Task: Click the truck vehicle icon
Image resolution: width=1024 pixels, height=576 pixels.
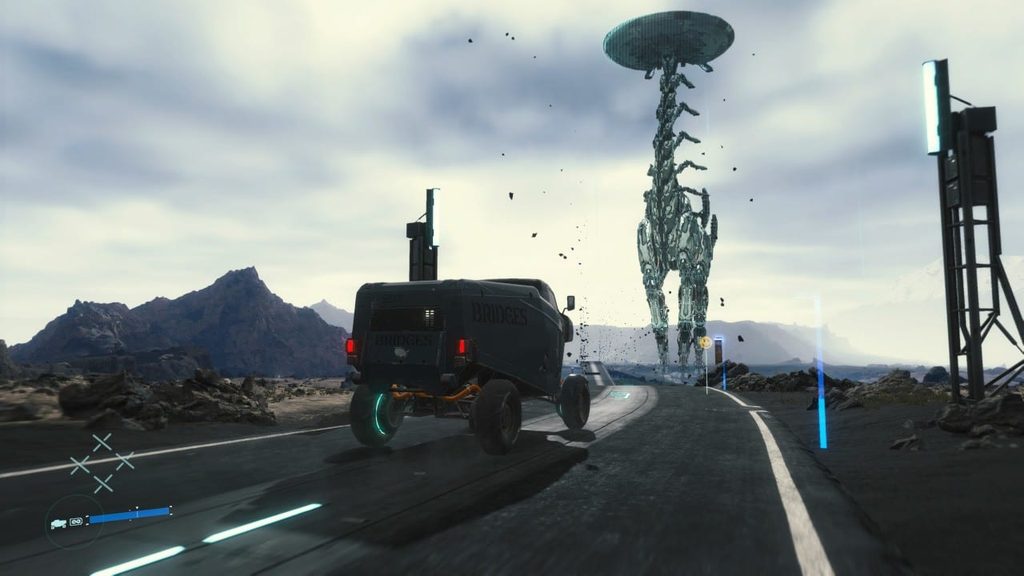Action: (60, 522)
